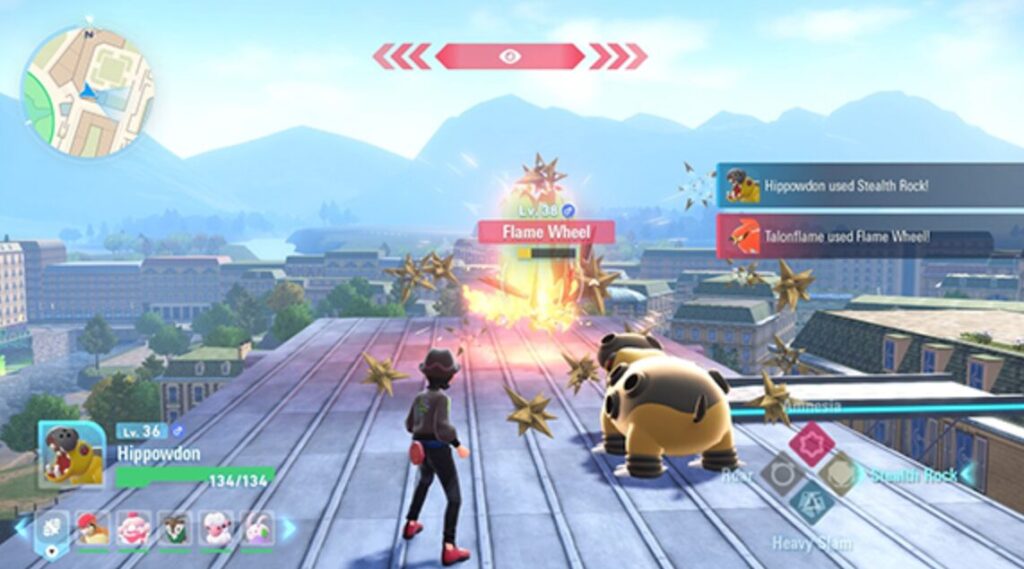Select the pink Slowbro party slot
Image resolution: width=1024 pixels, height=569 pixels.
point(134,528)
